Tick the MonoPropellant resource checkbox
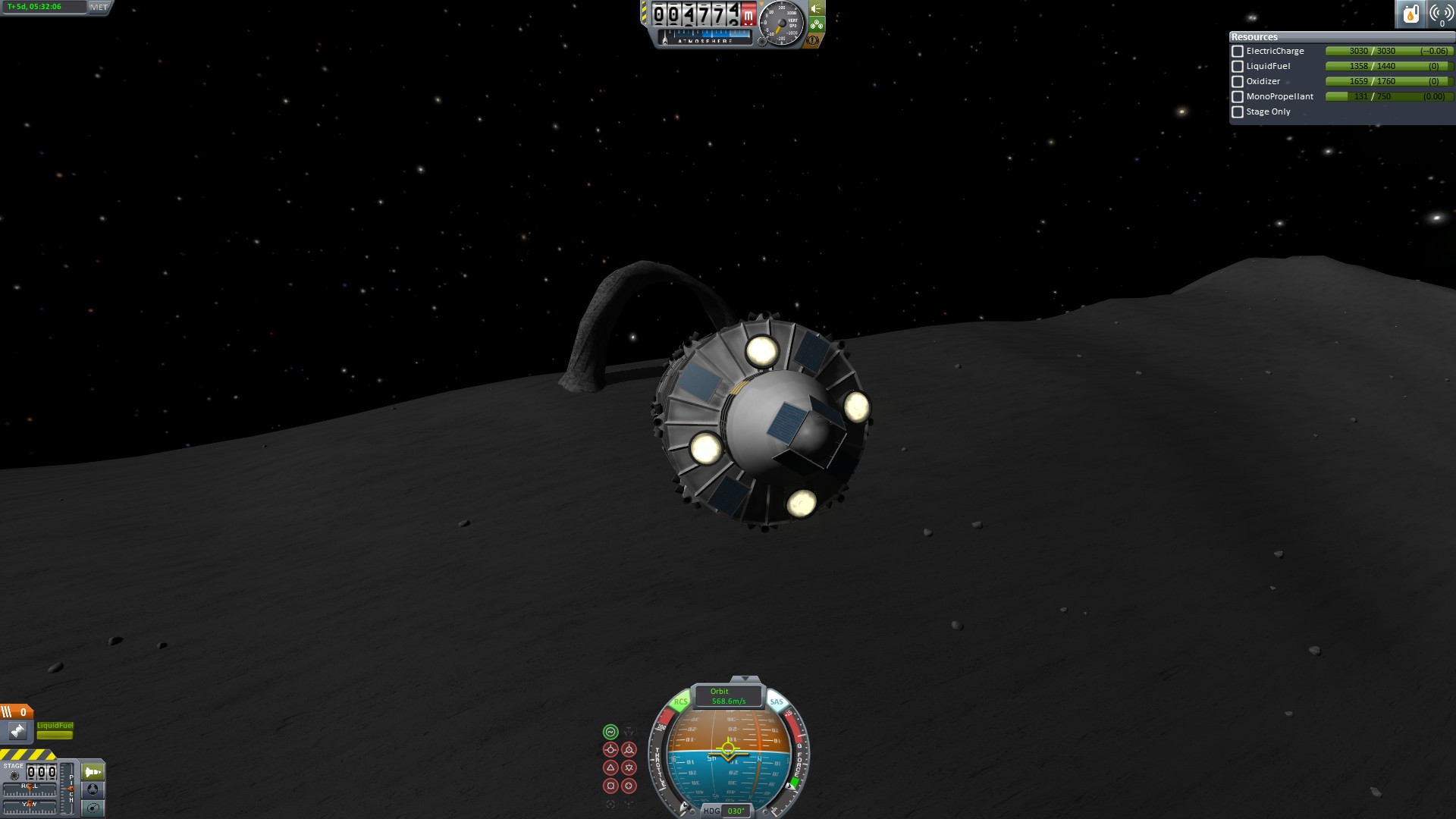The width and height of the screenshot is (1456, 819). [1238, 97]
